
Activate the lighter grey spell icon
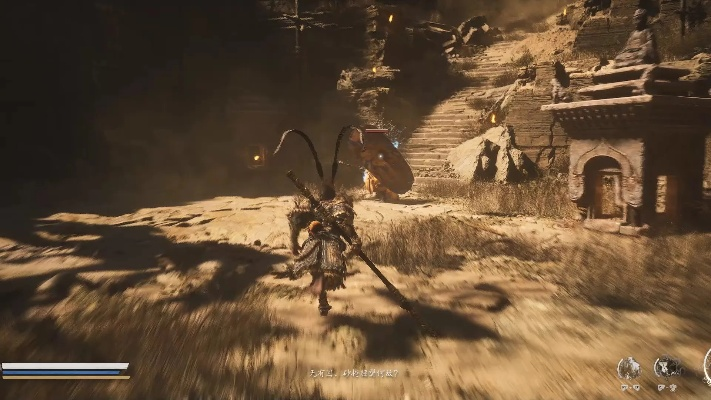pos(629,367)
